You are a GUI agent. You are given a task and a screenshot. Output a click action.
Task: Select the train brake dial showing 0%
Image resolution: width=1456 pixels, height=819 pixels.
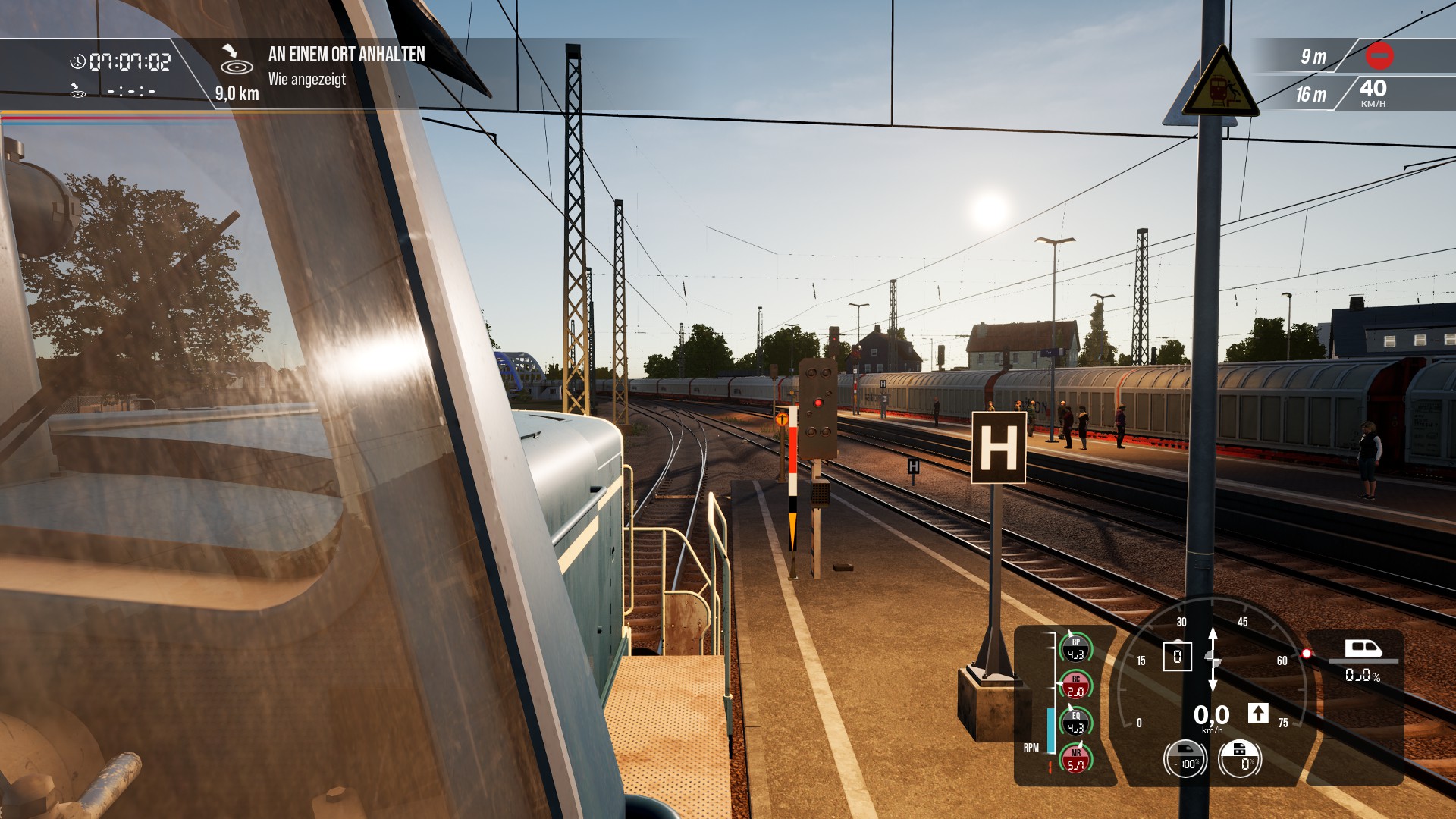[1240, 759]
